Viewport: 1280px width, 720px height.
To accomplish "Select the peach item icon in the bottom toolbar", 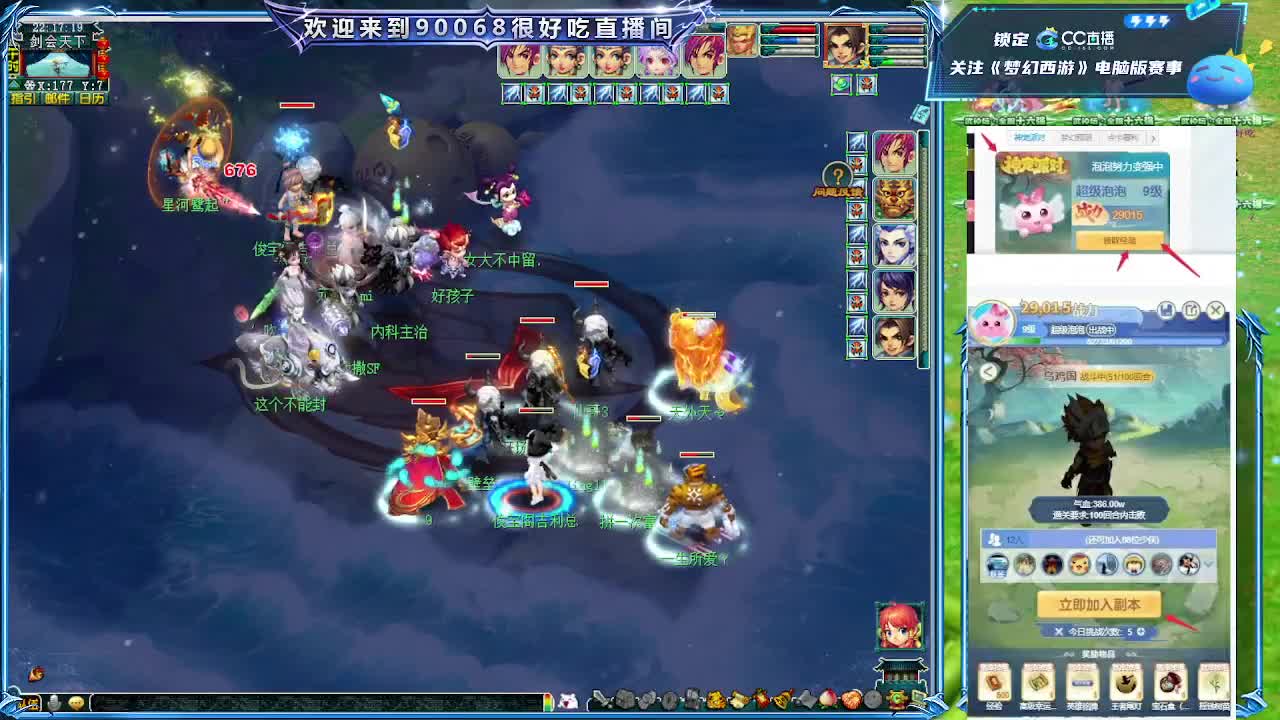I will coord(828,699).
